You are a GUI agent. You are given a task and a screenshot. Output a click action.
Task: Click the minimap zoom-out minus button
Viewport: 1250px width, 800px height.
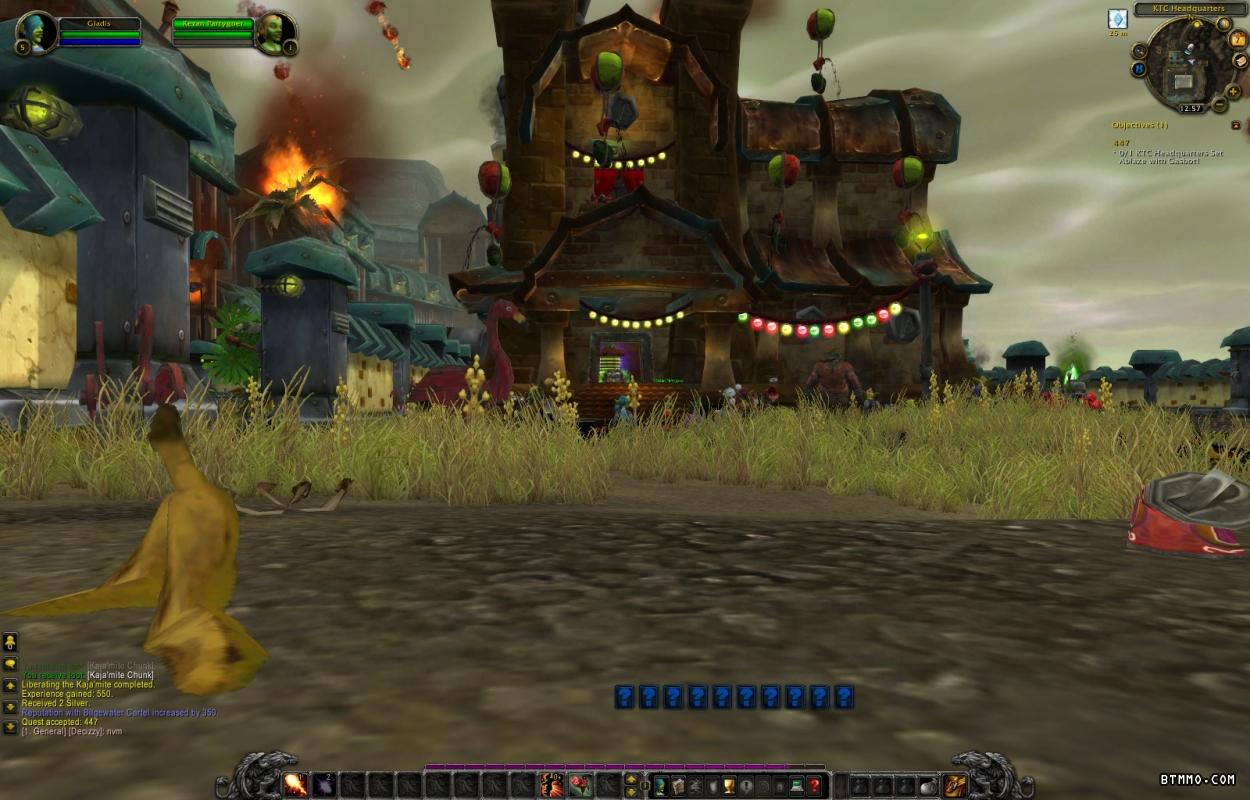pyautogui.click(x=1219, y=105)
